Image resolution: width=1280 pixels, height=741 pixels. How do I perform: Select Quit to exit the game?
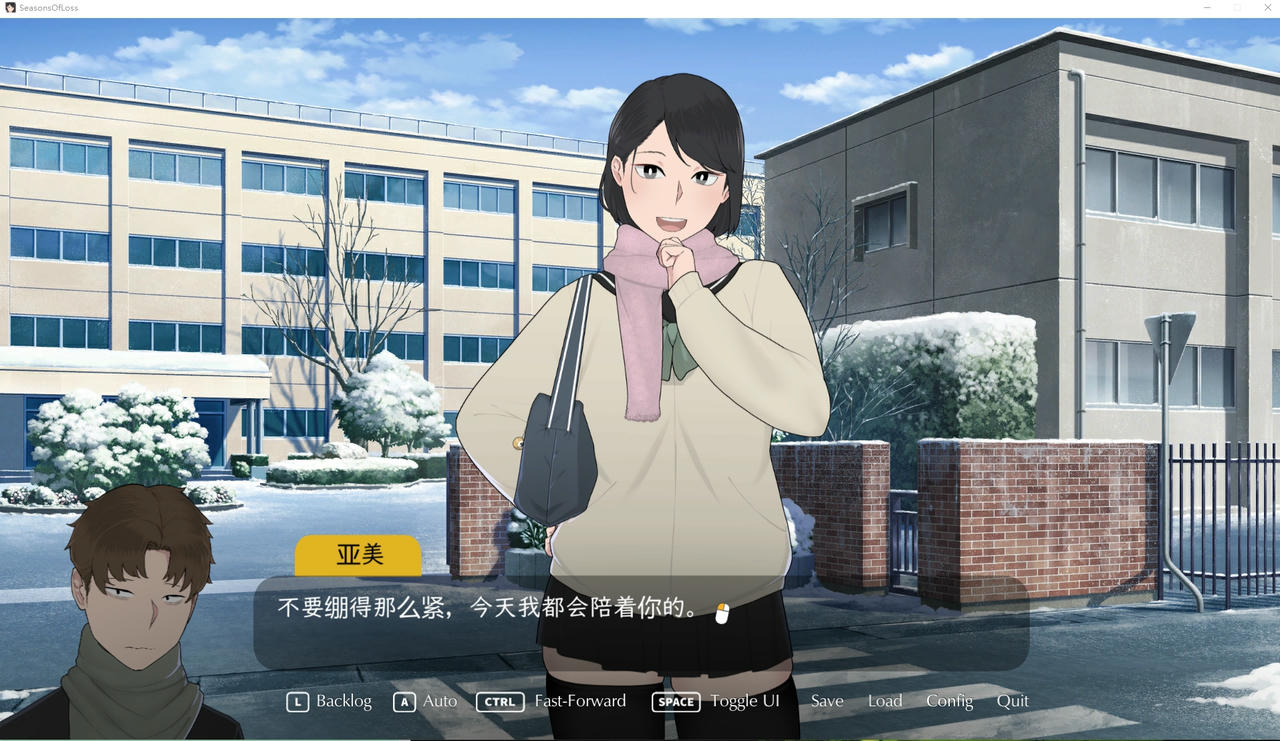(x=1013, y=702)
